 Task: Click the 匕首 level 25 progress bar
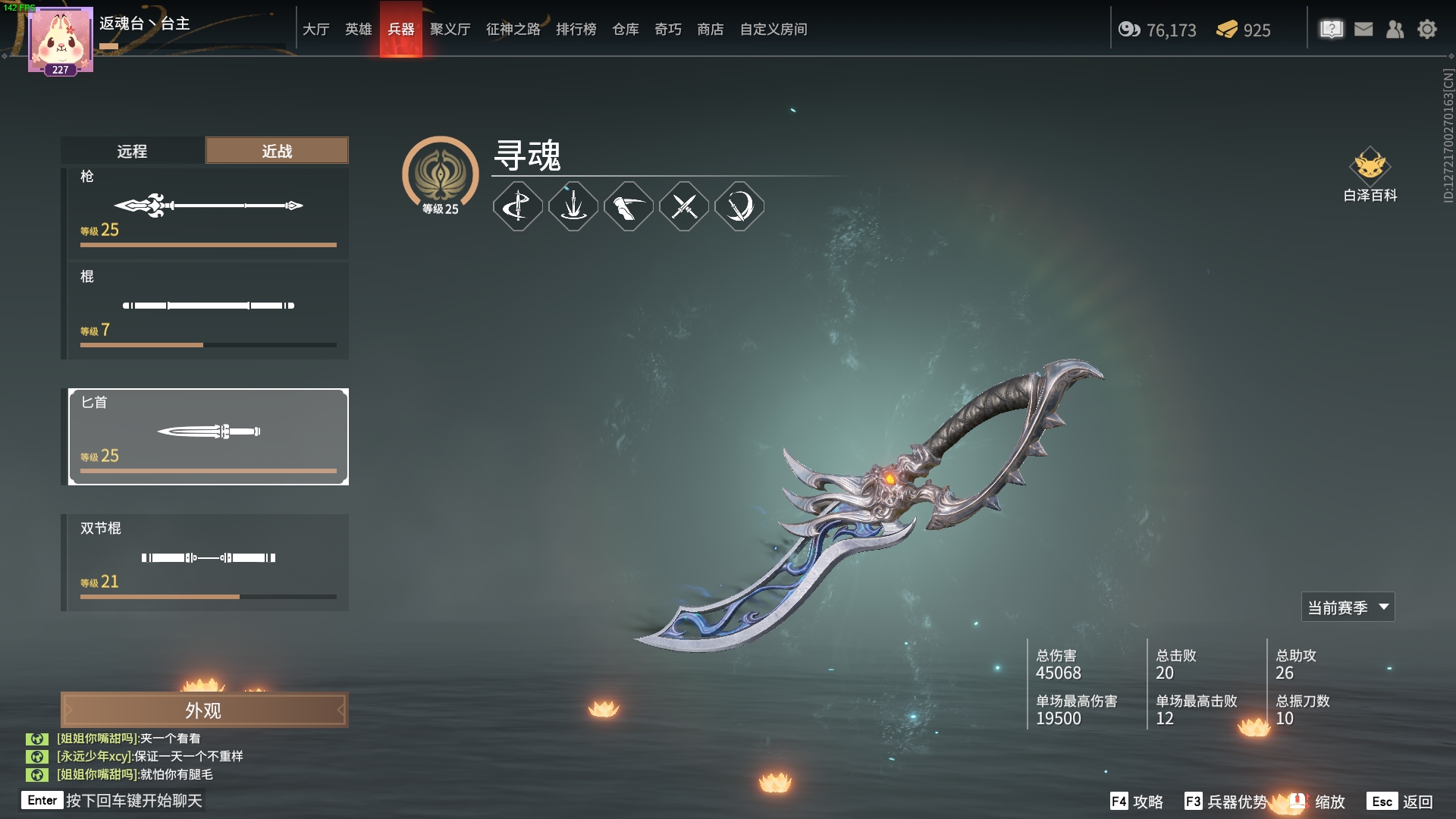[207, 470]
